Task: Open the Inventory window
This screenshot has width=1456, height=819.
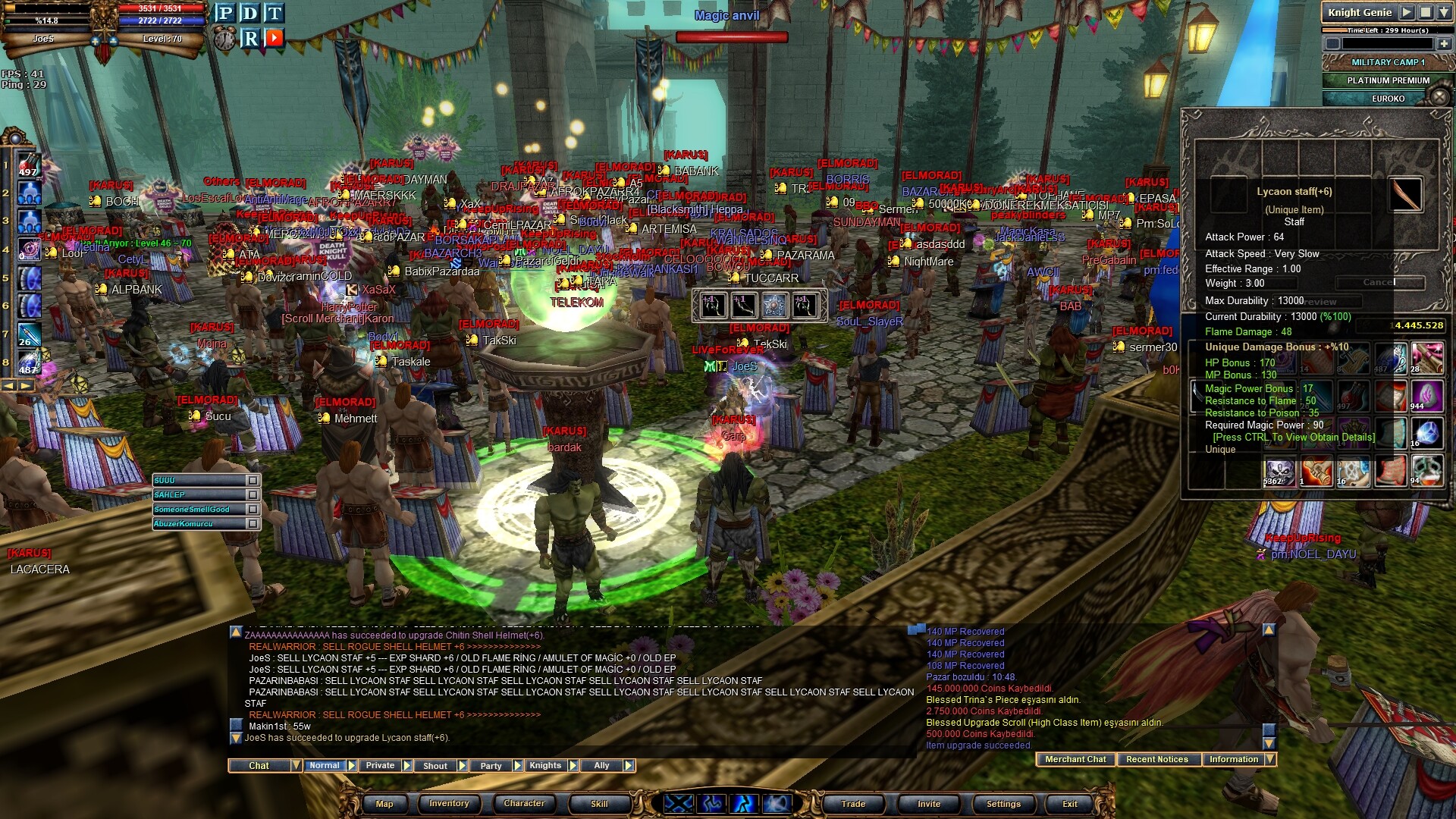Action: pos(449,804)
